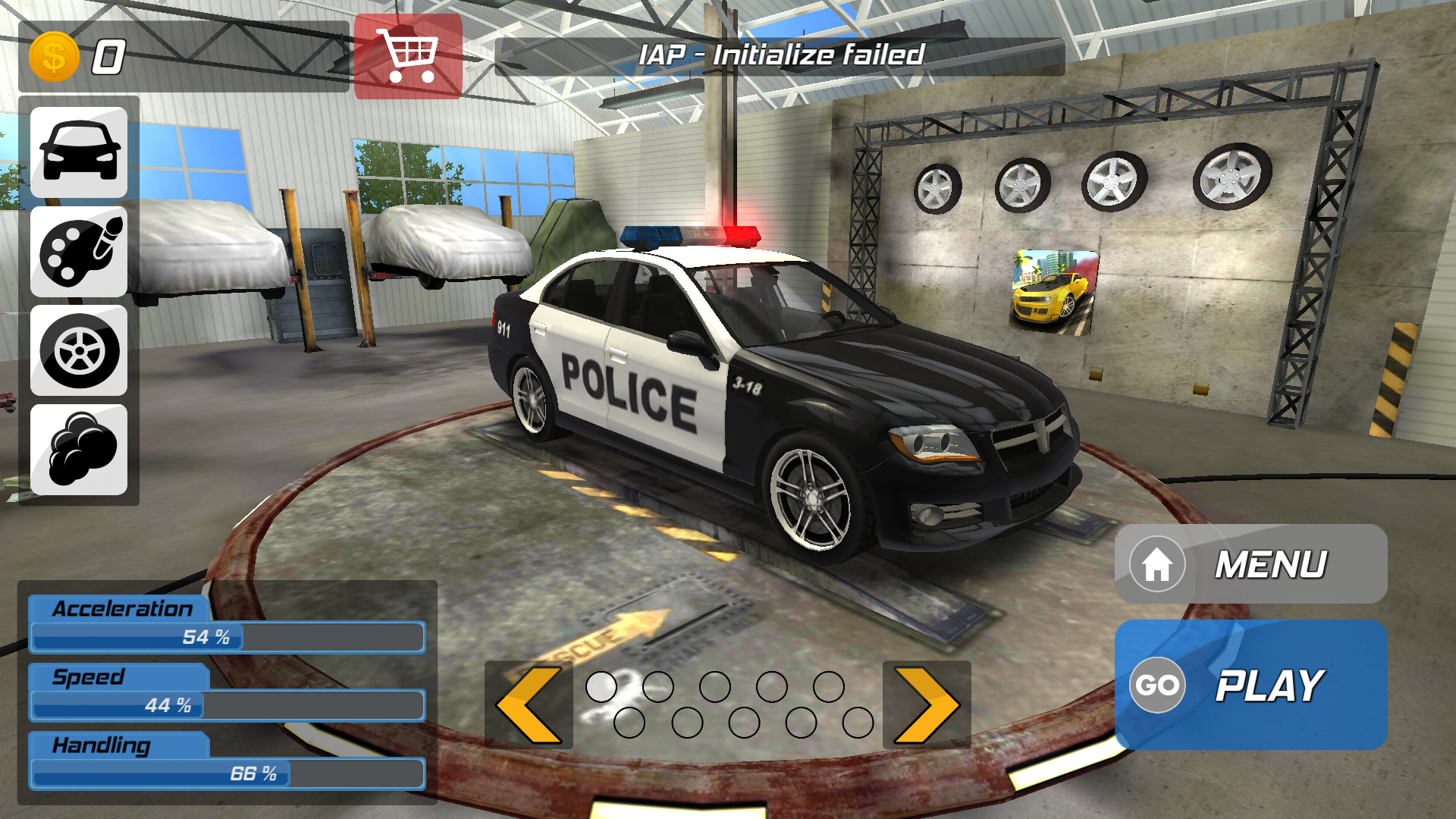Click the Acceleration stat bar

coord(226,637)
